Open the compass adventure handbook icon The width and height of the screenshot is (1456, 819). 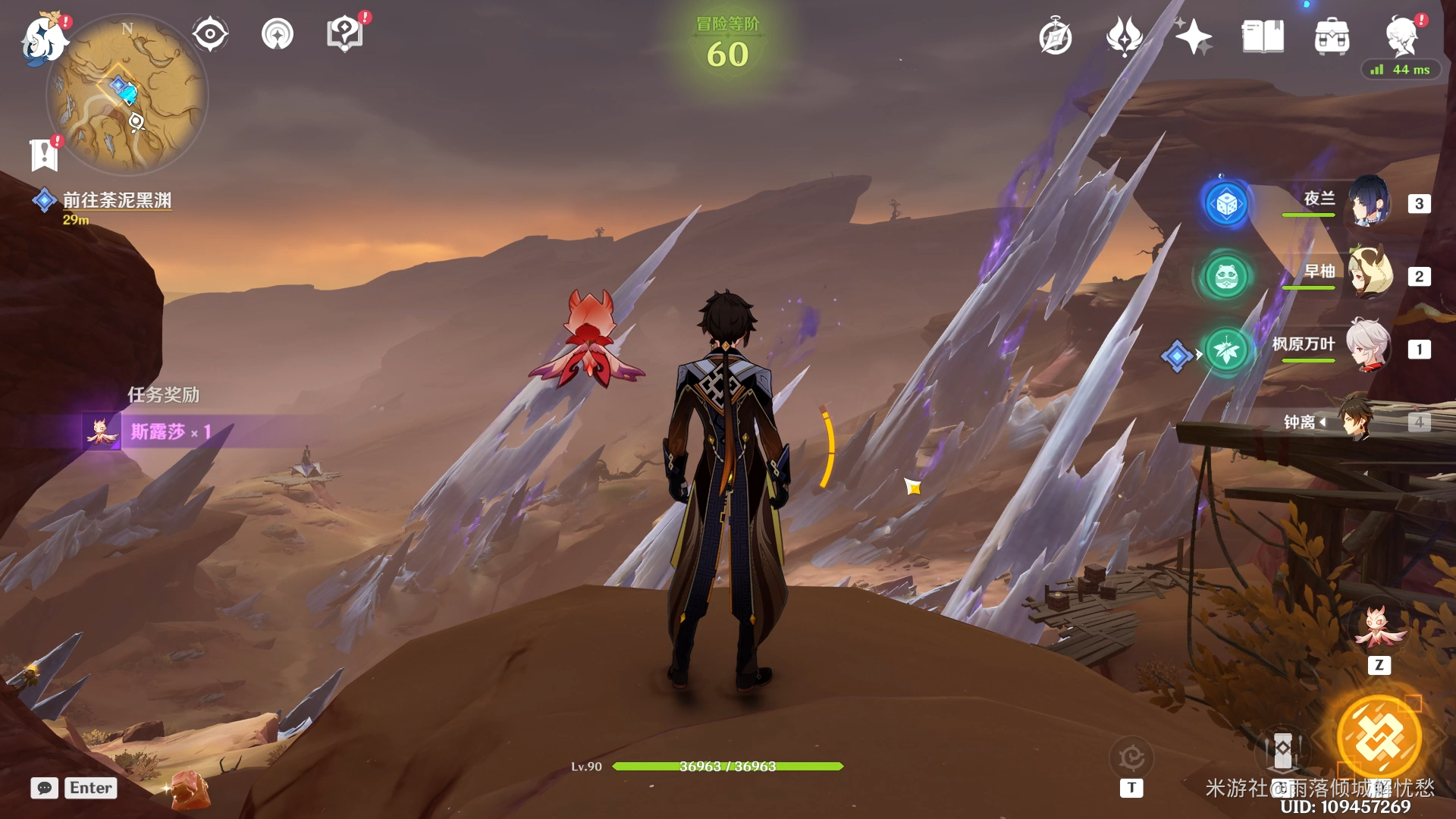[x=1056, y=37]
